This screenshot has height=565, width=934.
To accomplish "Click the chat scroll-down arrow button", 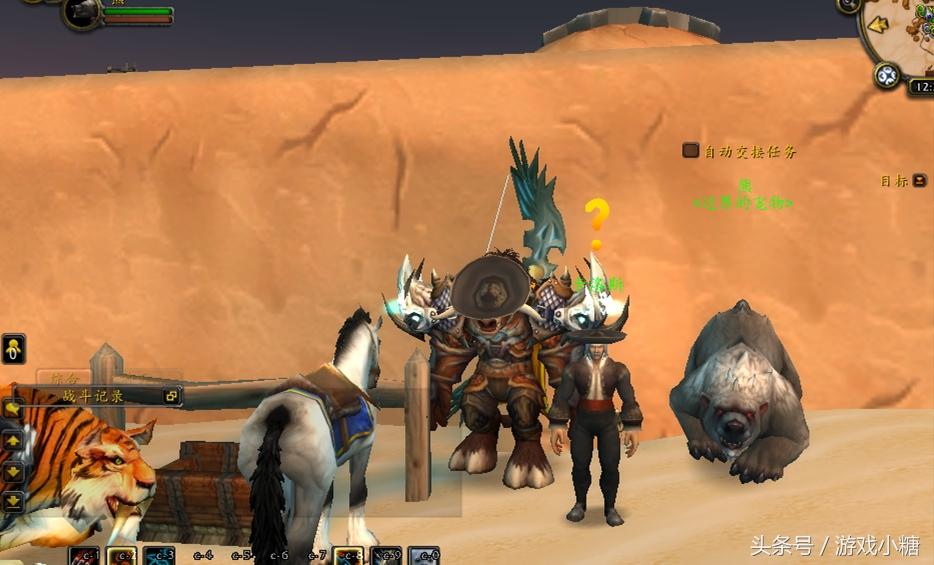I will coord(13,471).
